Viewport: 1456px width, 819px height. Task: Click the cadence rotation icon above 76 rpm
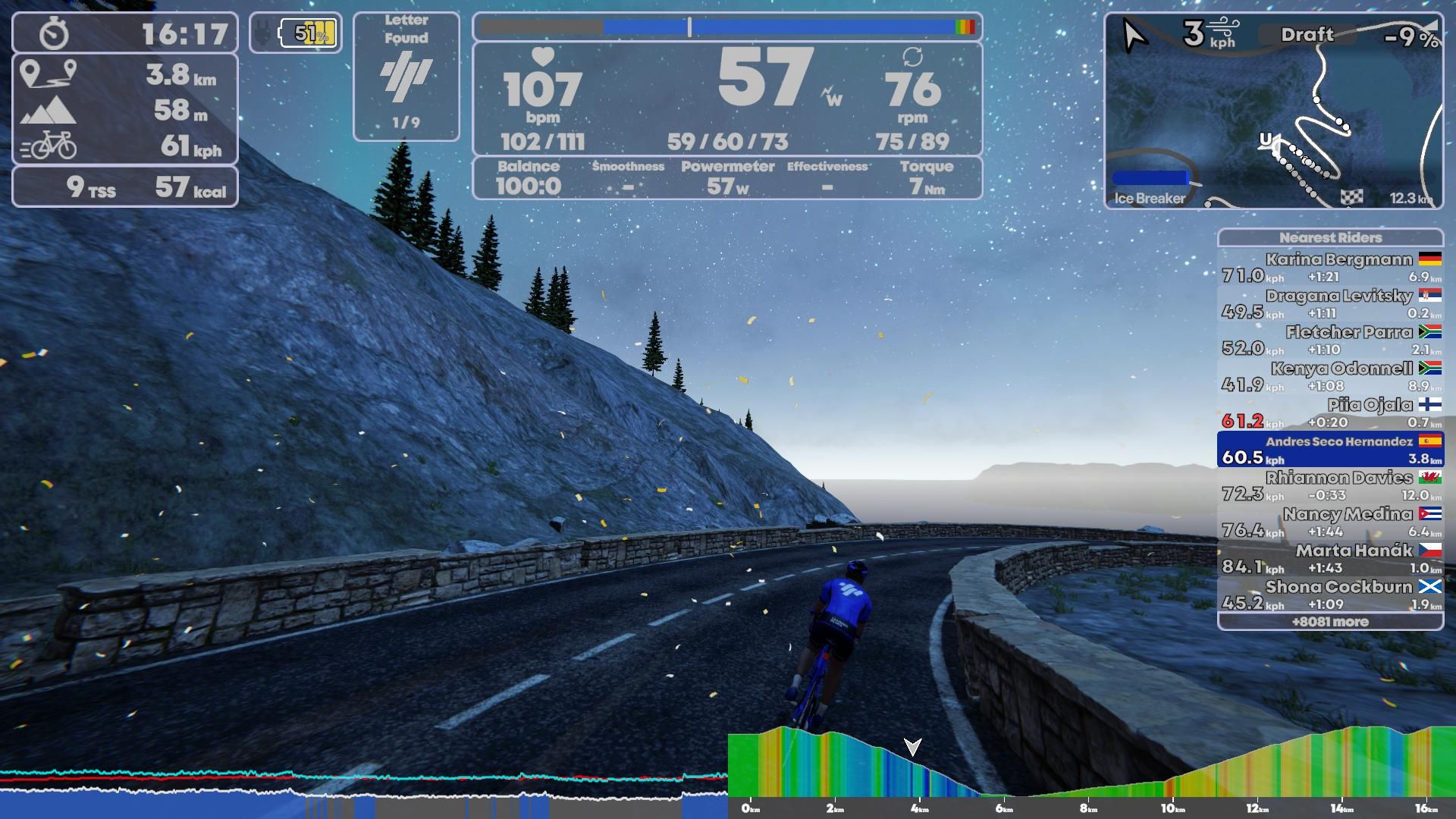[x=914, y=57]
